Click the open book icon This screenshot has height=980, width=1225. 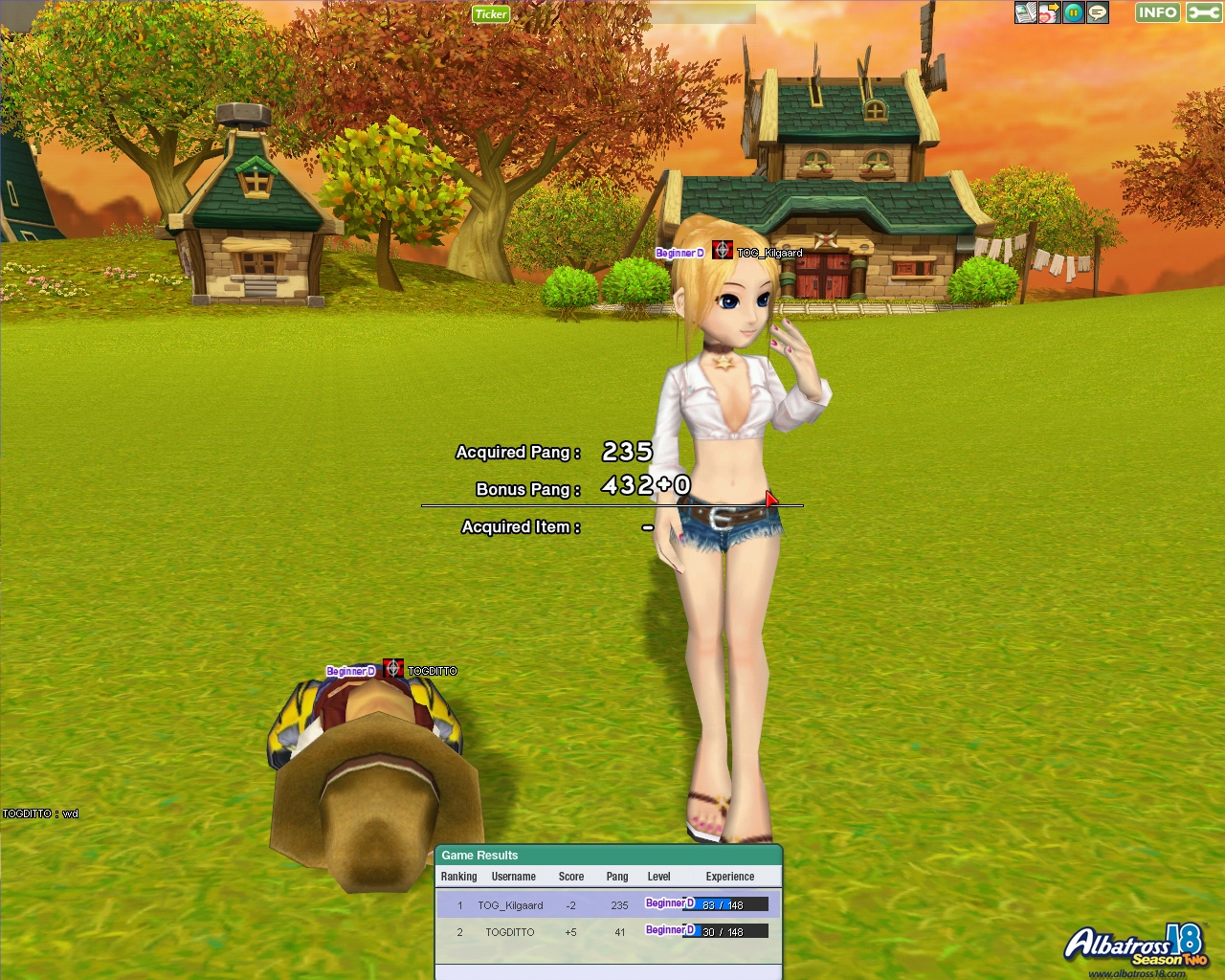pyautogui.click(x=1026, y=12)
